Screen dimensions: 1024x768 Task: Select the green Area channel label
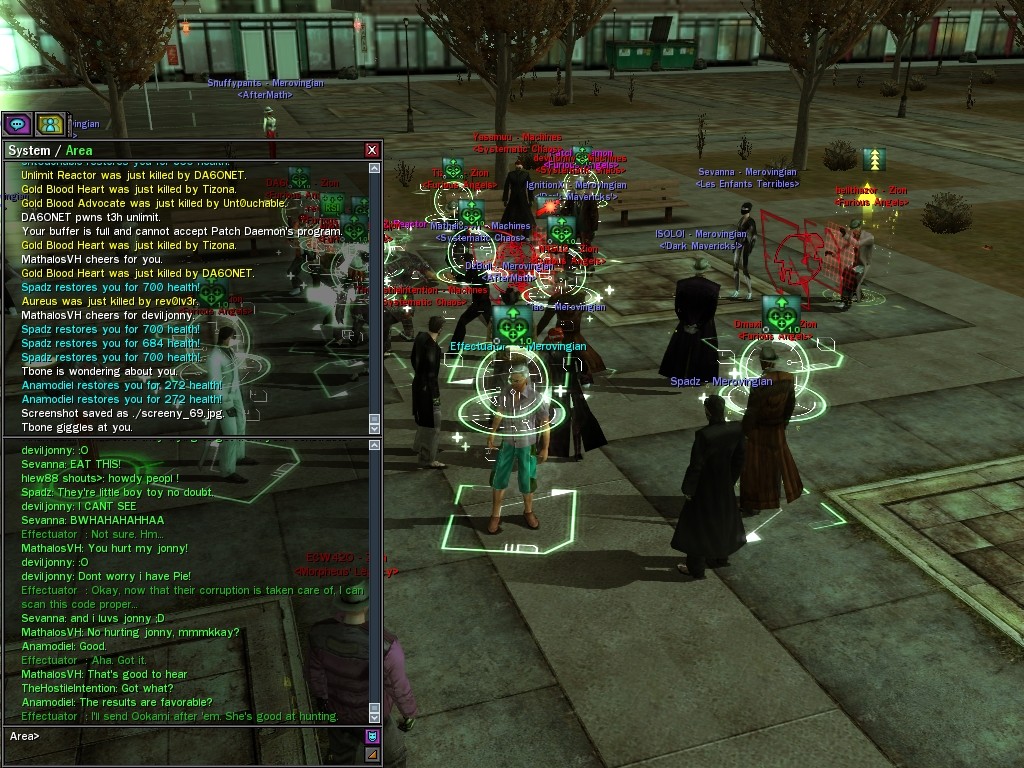click(x=79, y=150)
